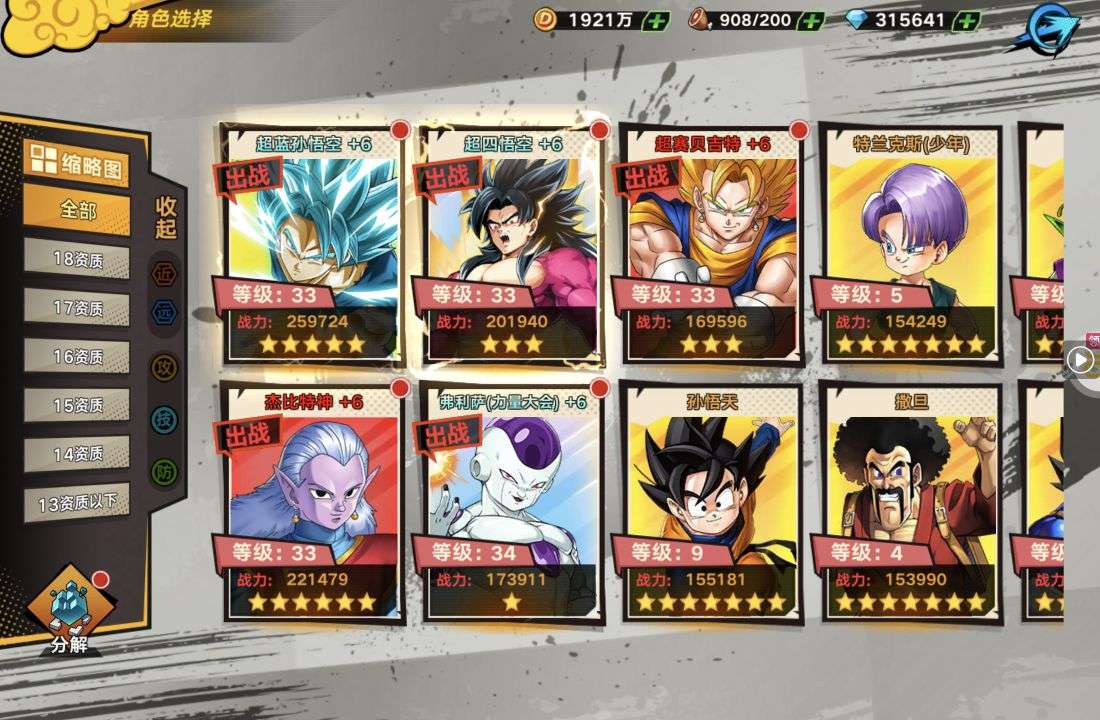
Task: Switch to 缩略图 thumbnail view
Action: point(77,165)
